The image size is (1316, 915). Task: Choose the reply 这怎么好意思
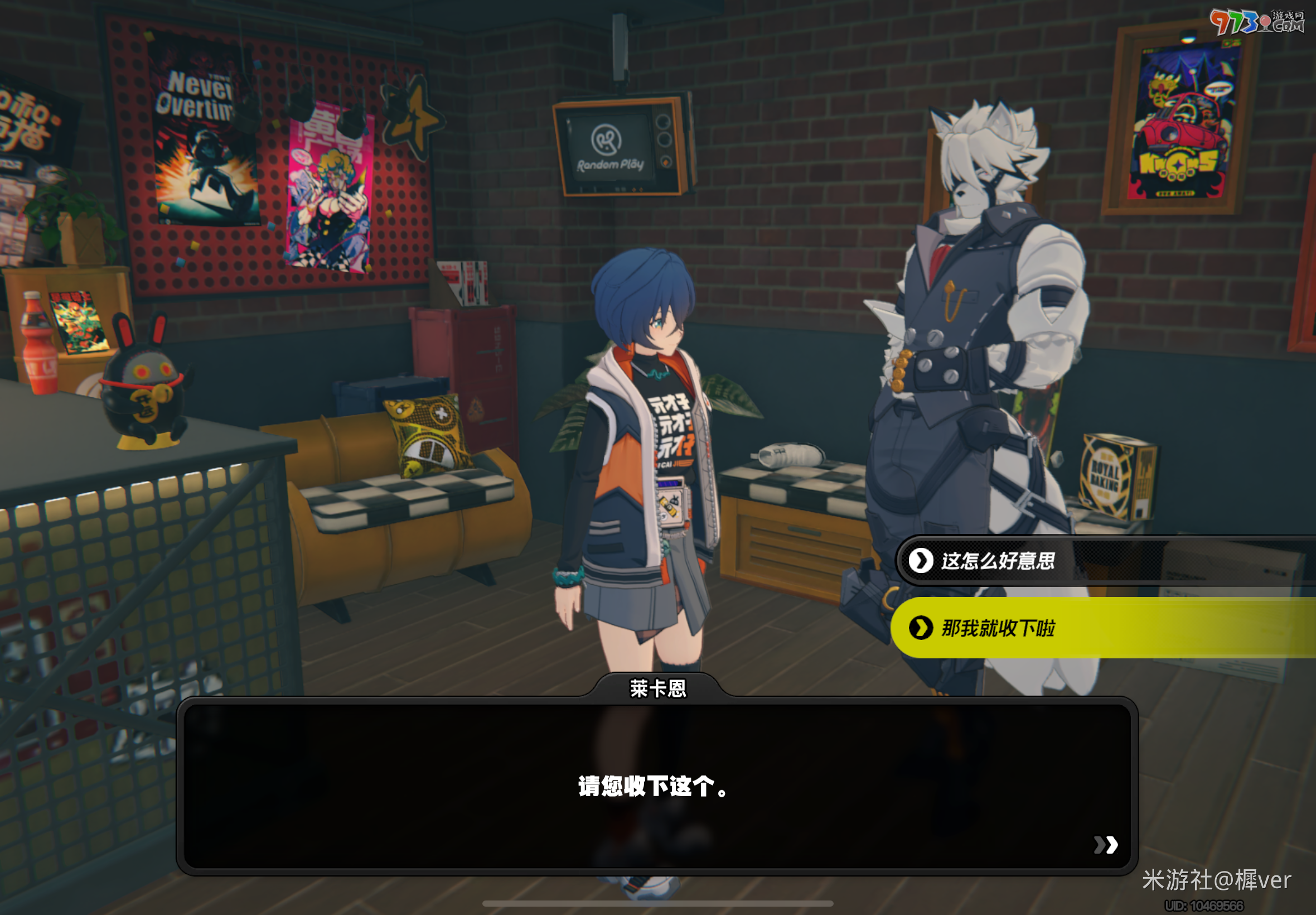(x=997, y=561)
